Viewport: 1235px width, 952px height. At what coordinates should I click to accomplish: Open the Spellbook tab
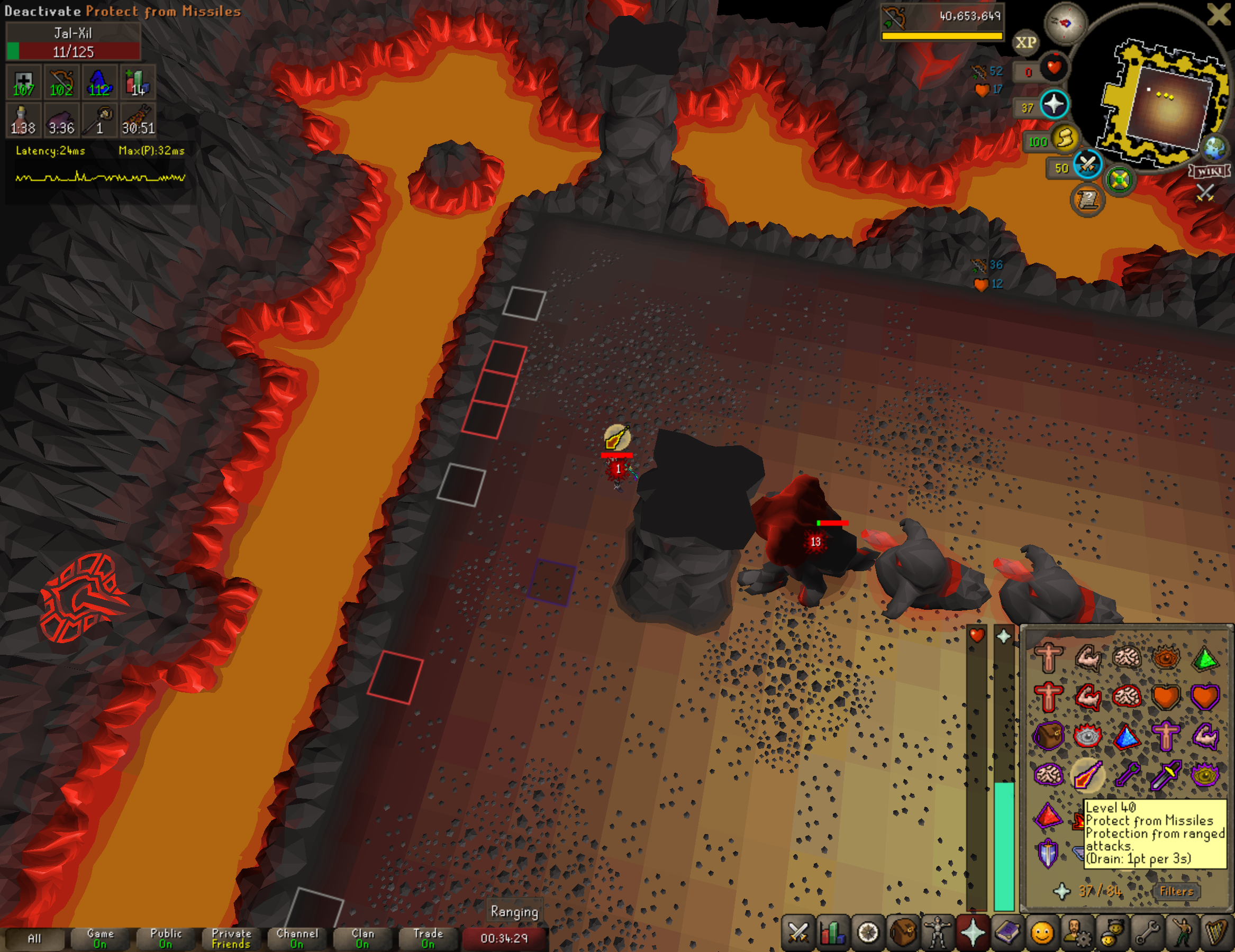pyautogui.click(x=1007, y=933)
